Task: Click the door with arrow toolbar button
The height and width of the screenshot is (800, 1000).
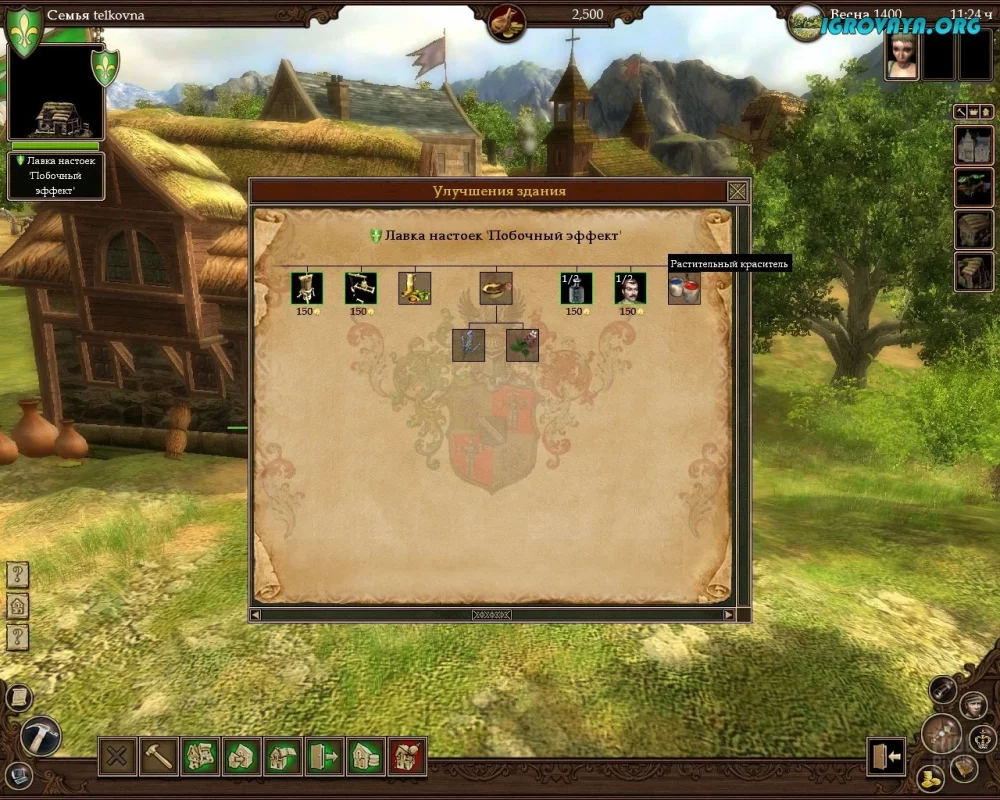Action: (324, 757)
